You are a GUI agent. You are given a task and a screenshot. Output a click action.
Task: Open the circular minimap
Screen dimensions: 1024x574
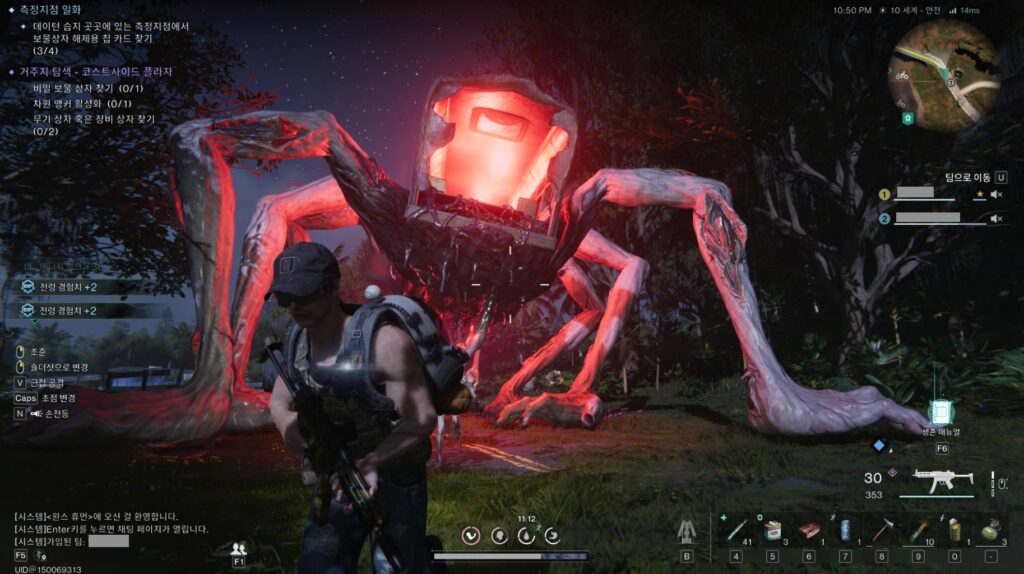pyautogui.click(x=943, y=76)
